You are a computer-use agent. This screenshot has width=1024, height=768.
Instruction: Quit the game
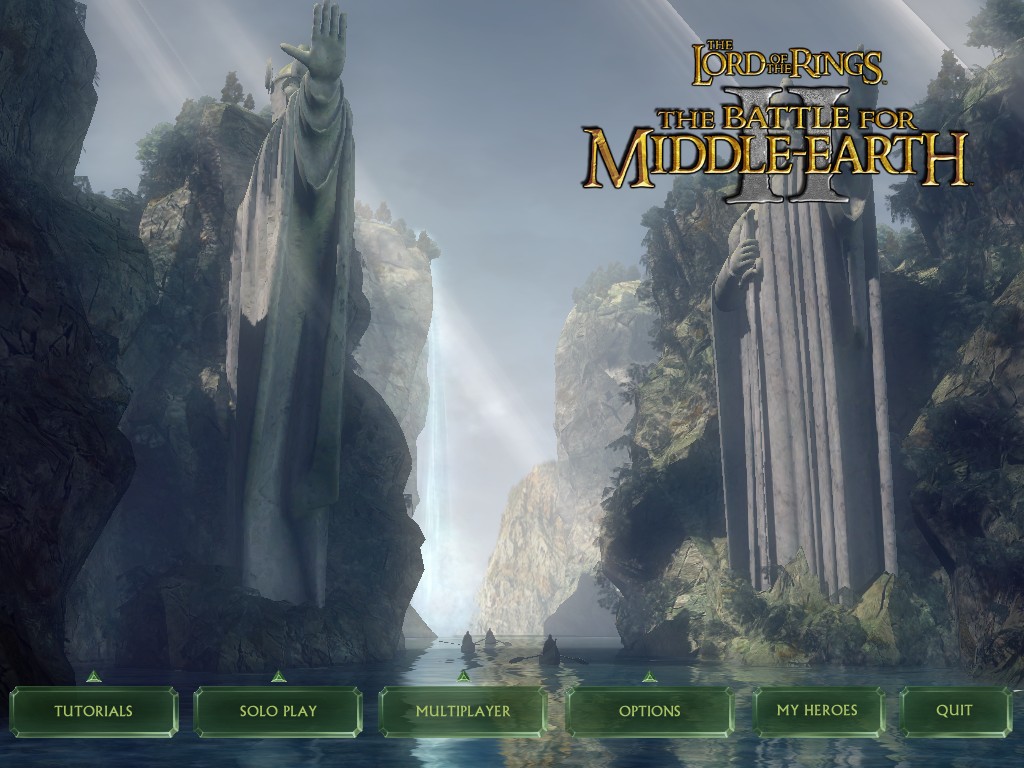[x=954, y=711]
